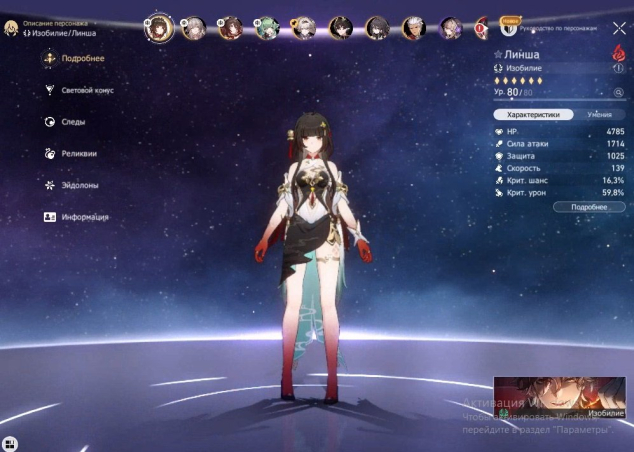This screenshot has height=452, width=634.
Task: Select the Характеристики tab
Action: [533, 115]
